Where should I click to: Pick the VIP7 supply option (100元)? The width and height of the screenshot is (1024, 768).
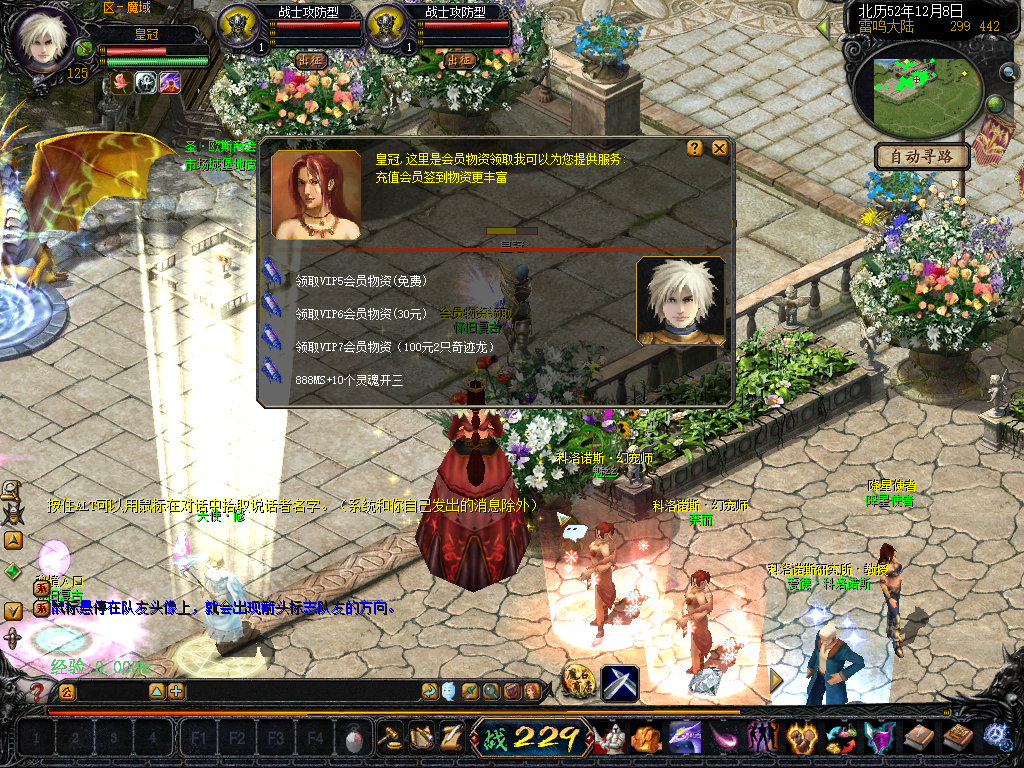pyautogui.click(x=394, y=346)
